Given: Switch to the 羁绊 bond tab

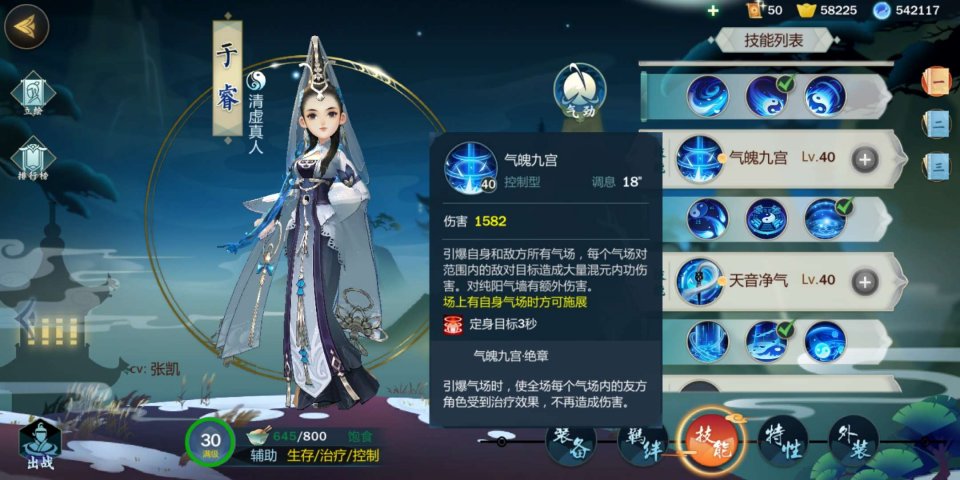Looking at the screenshot, I should (641, 440).
